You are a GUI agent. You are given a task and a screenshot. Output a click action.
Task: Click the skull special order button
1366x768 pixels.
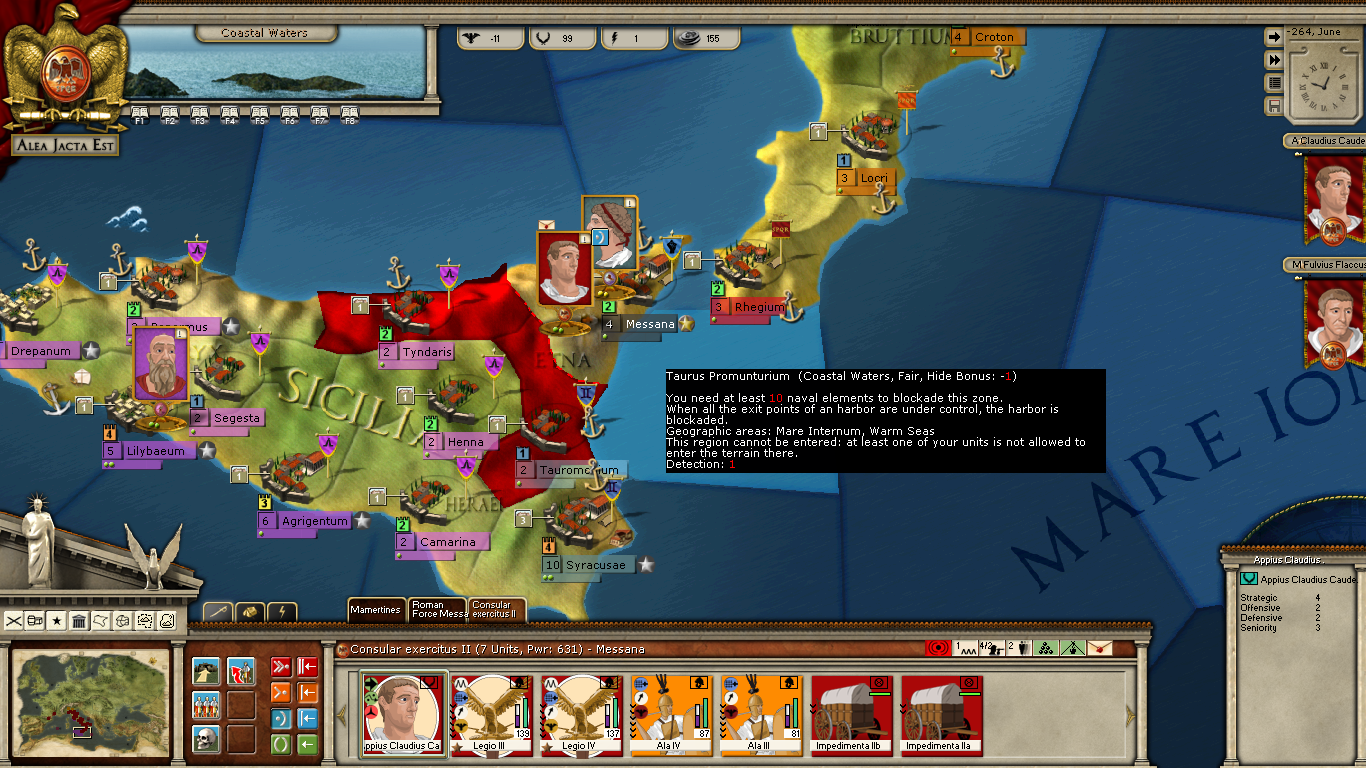[x=206, y=739]
